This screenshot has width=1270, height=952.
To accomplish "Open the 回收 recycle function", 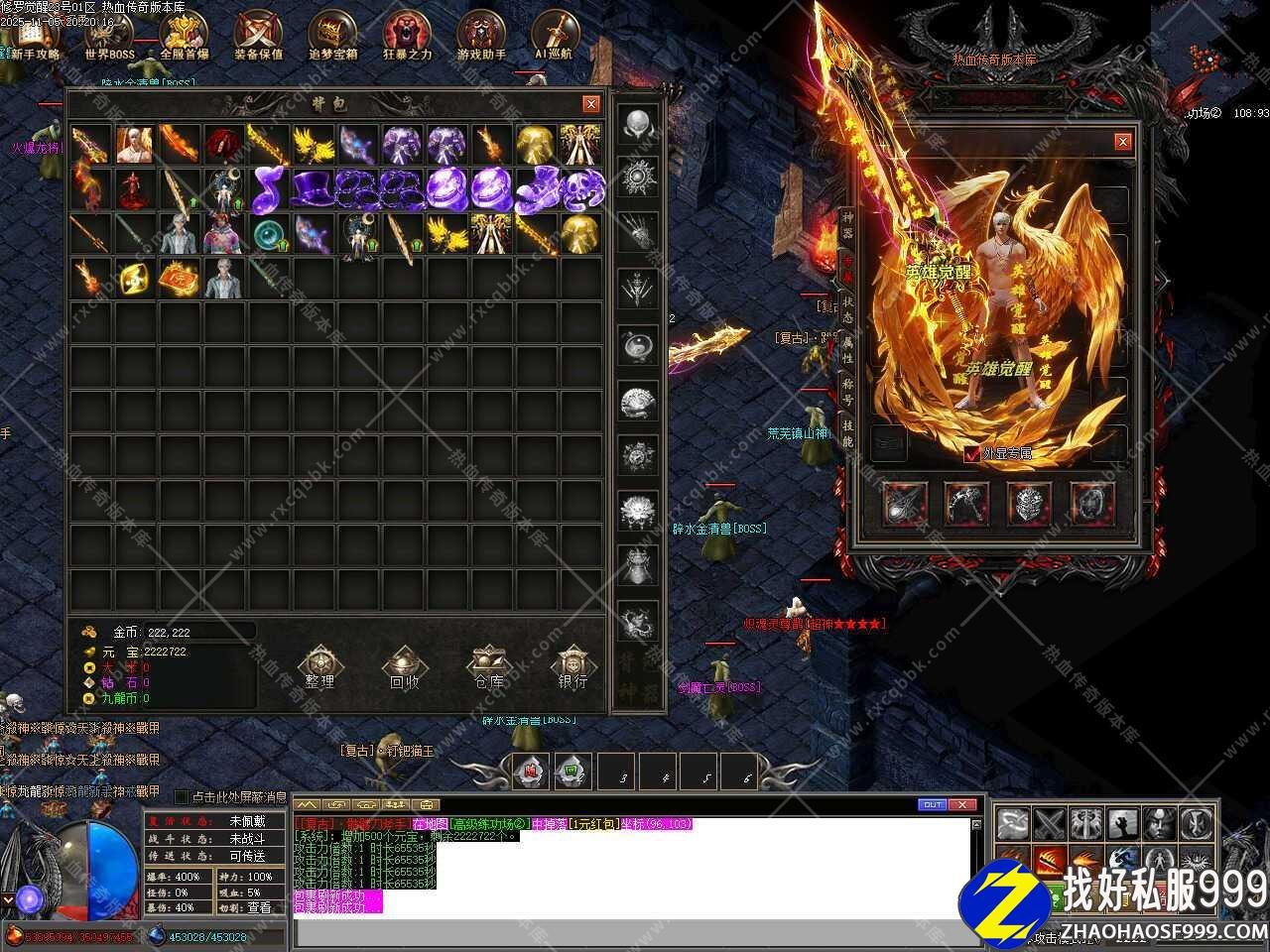I will pyautogui.click(x=404, y=666).
